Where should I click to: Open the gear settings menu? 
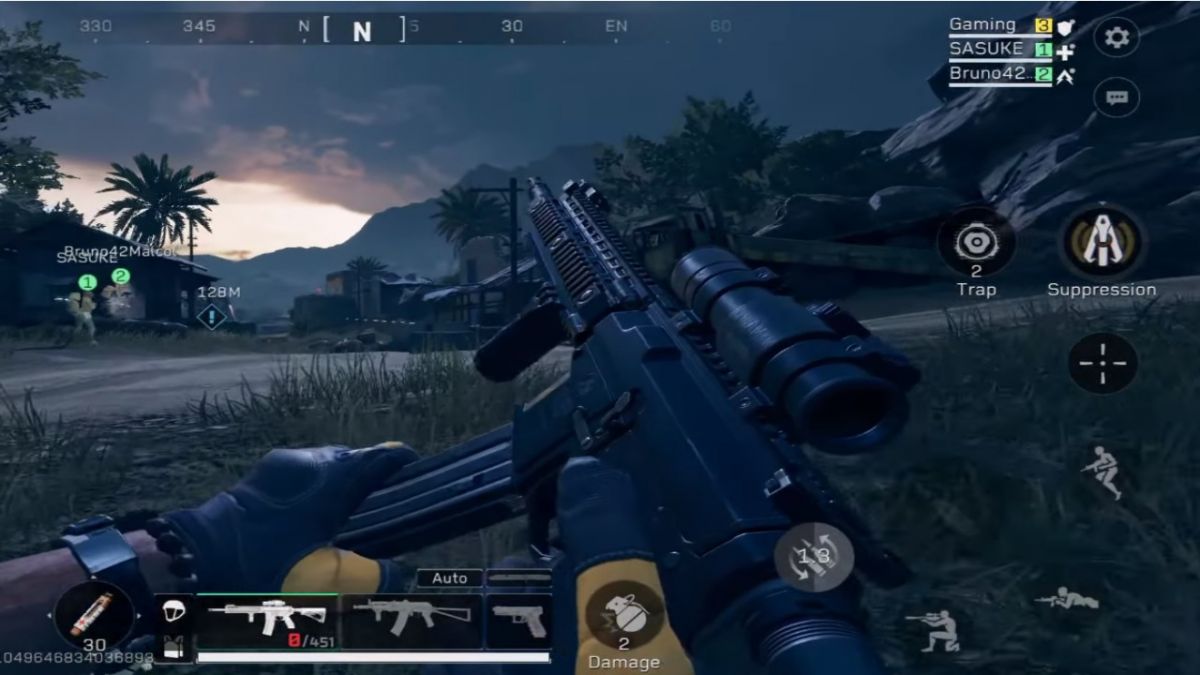click(1116, 37)
